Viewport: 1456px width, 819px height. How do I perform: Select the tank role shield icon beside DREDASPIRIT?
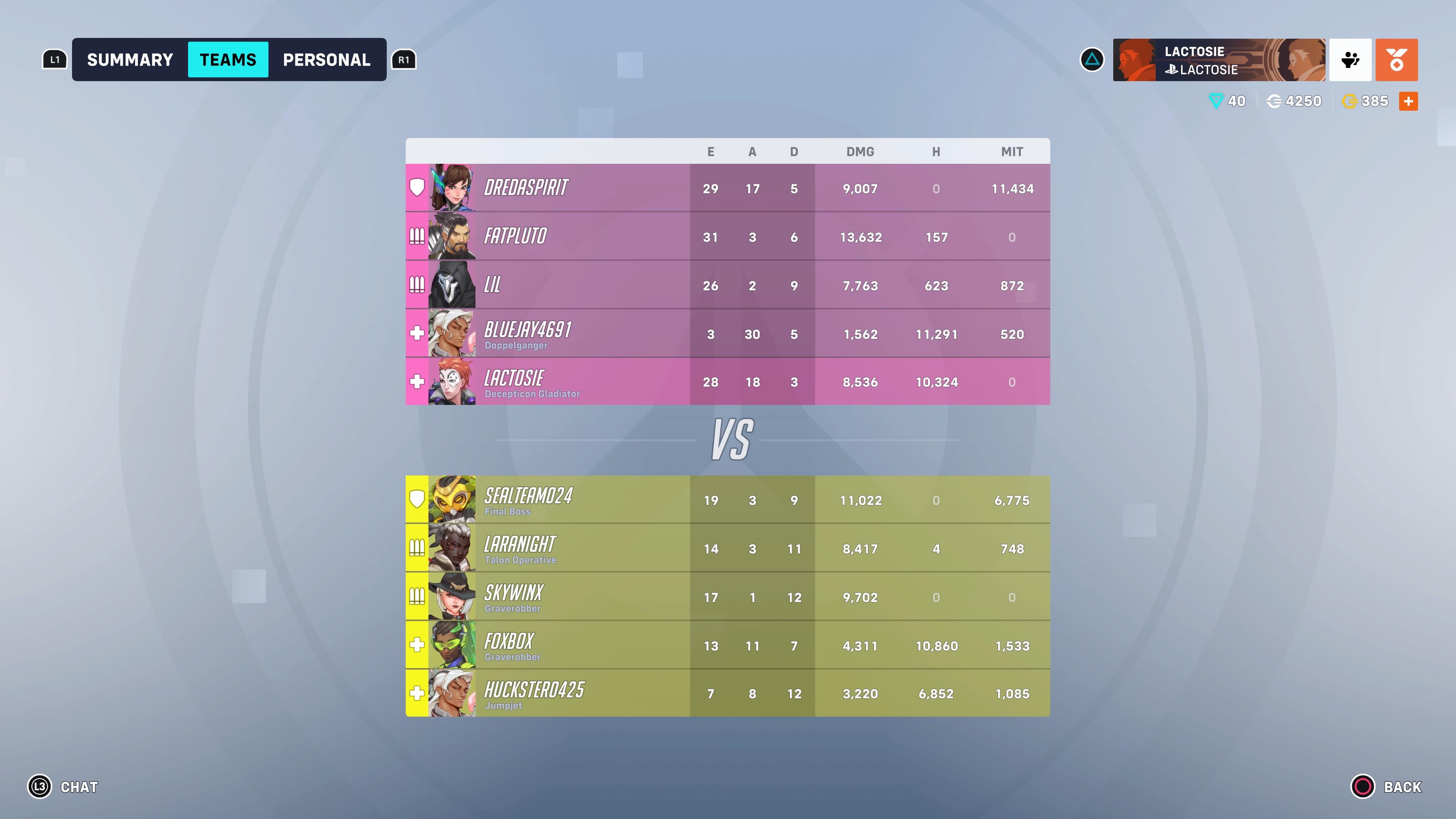tap(417, 187)
